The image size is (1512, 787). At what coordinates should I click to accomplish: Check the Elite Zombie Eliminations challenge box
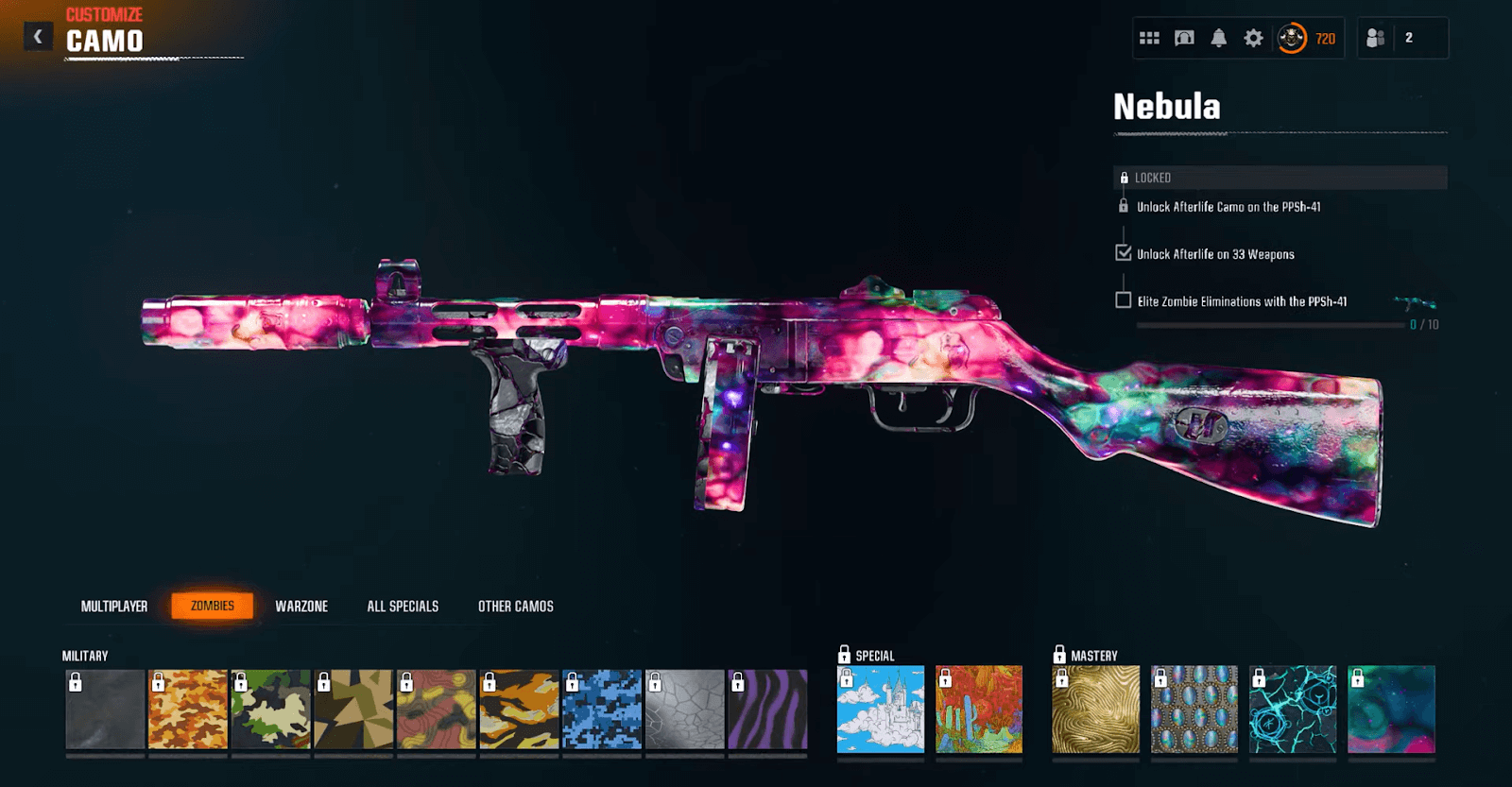(x=1124, y=302)
